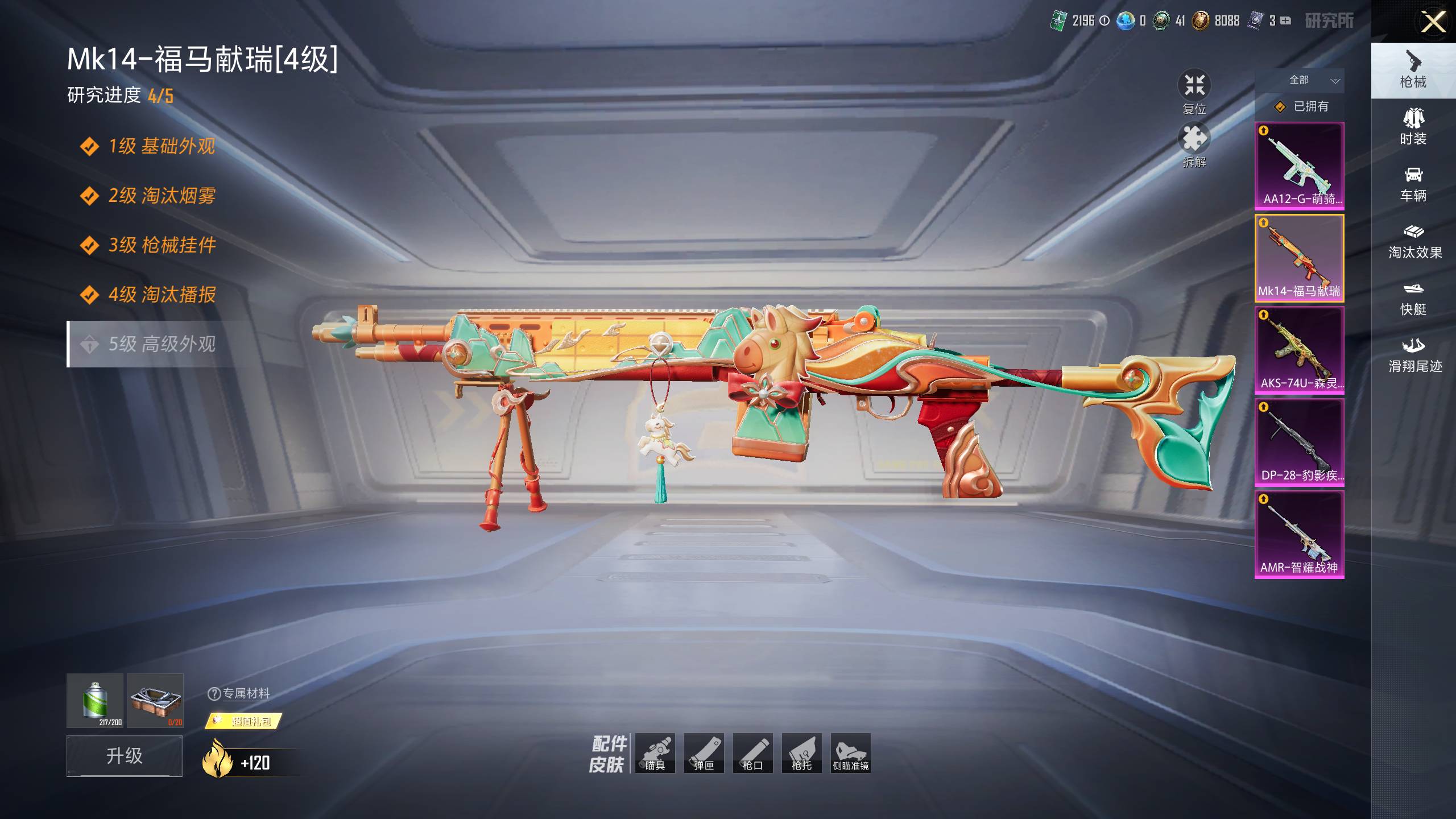The image size is (1456, 819).
Task: Open the 时装 outfits tab
Action: (x=1413, y=127)
